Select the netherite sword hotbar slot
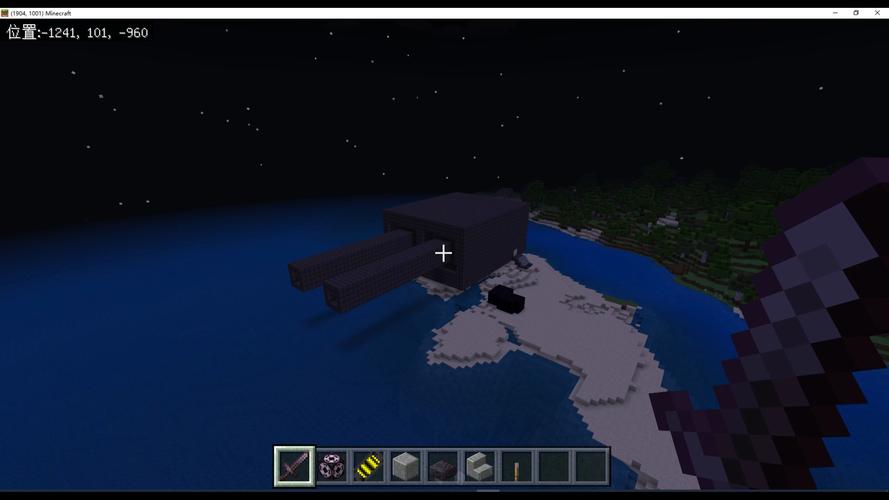Viewport: 889px width, 500px height. tap(294, 466)
